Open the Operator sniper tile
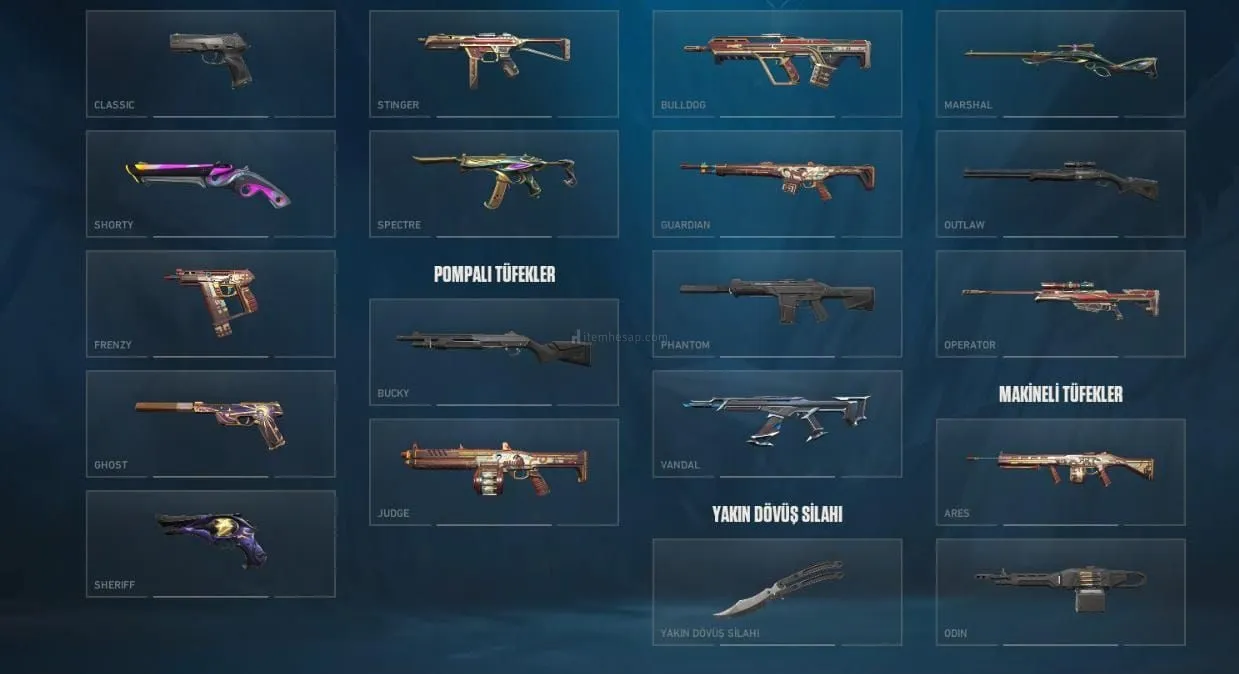This screenshot has height=674, width=1239. click(x=1060, y=303)
